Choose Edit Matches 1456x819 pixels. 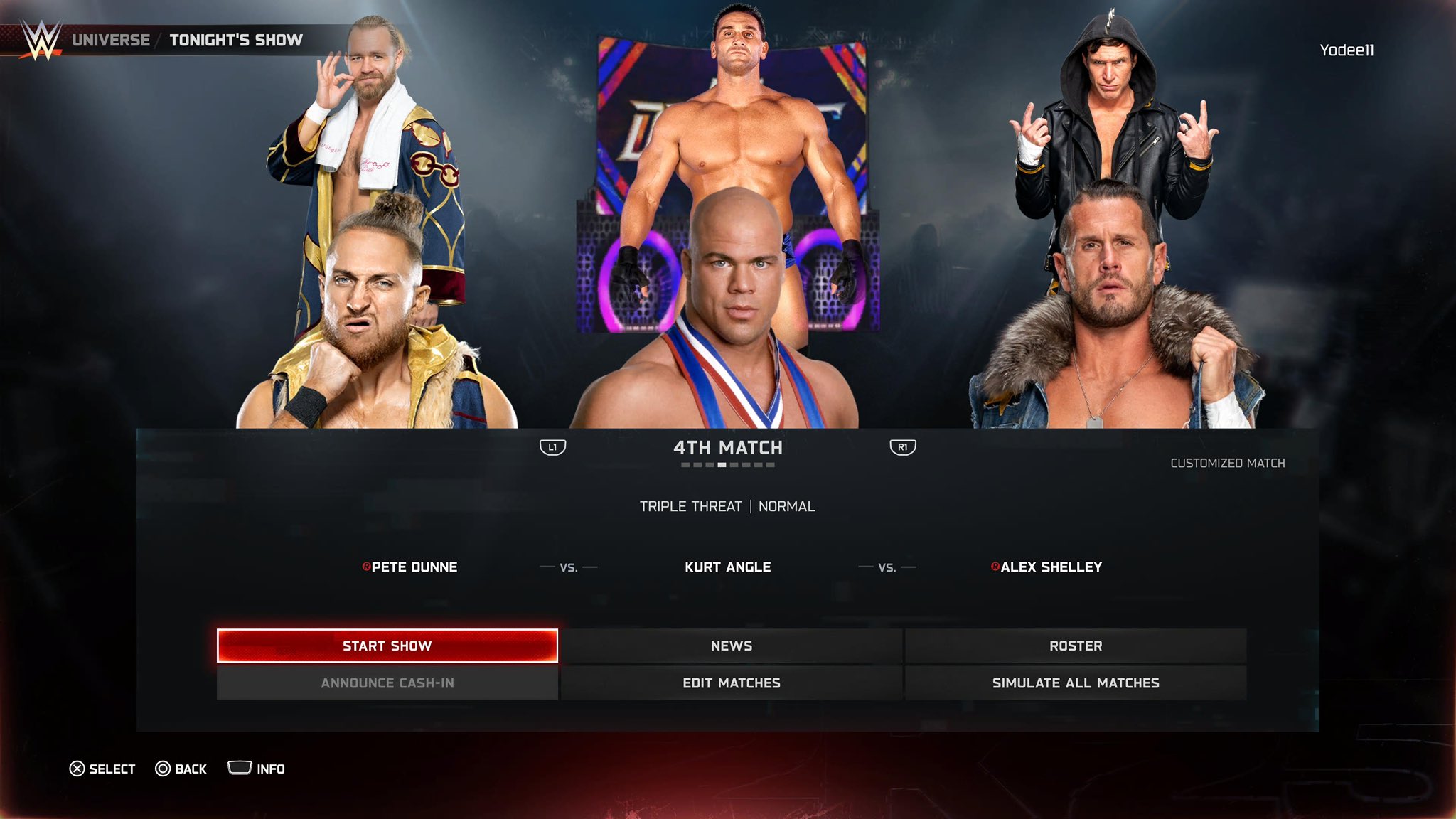tap(731, 682)
